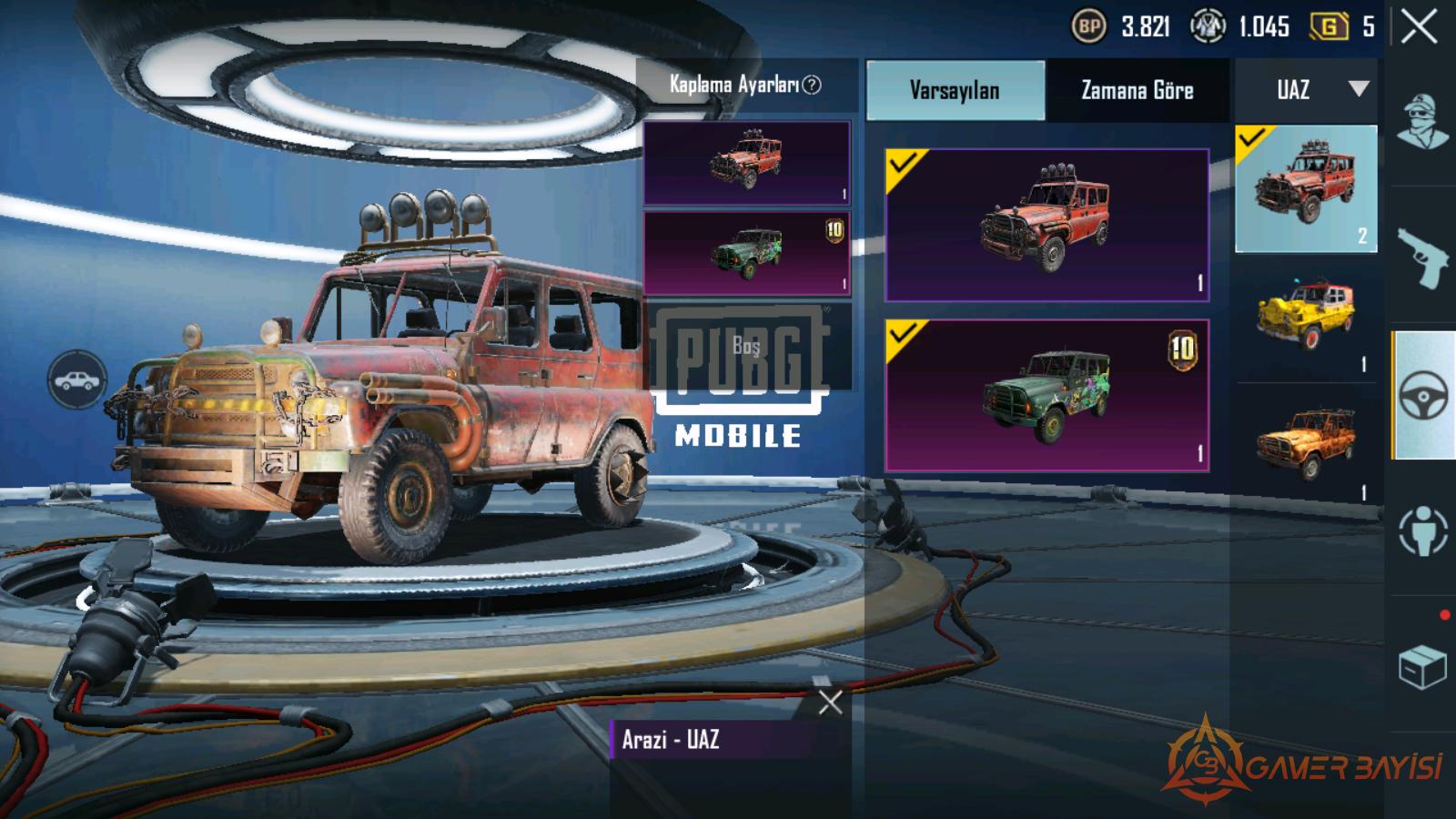Open the crate box category
The image size is (1456, 819).
[1423, 667]
